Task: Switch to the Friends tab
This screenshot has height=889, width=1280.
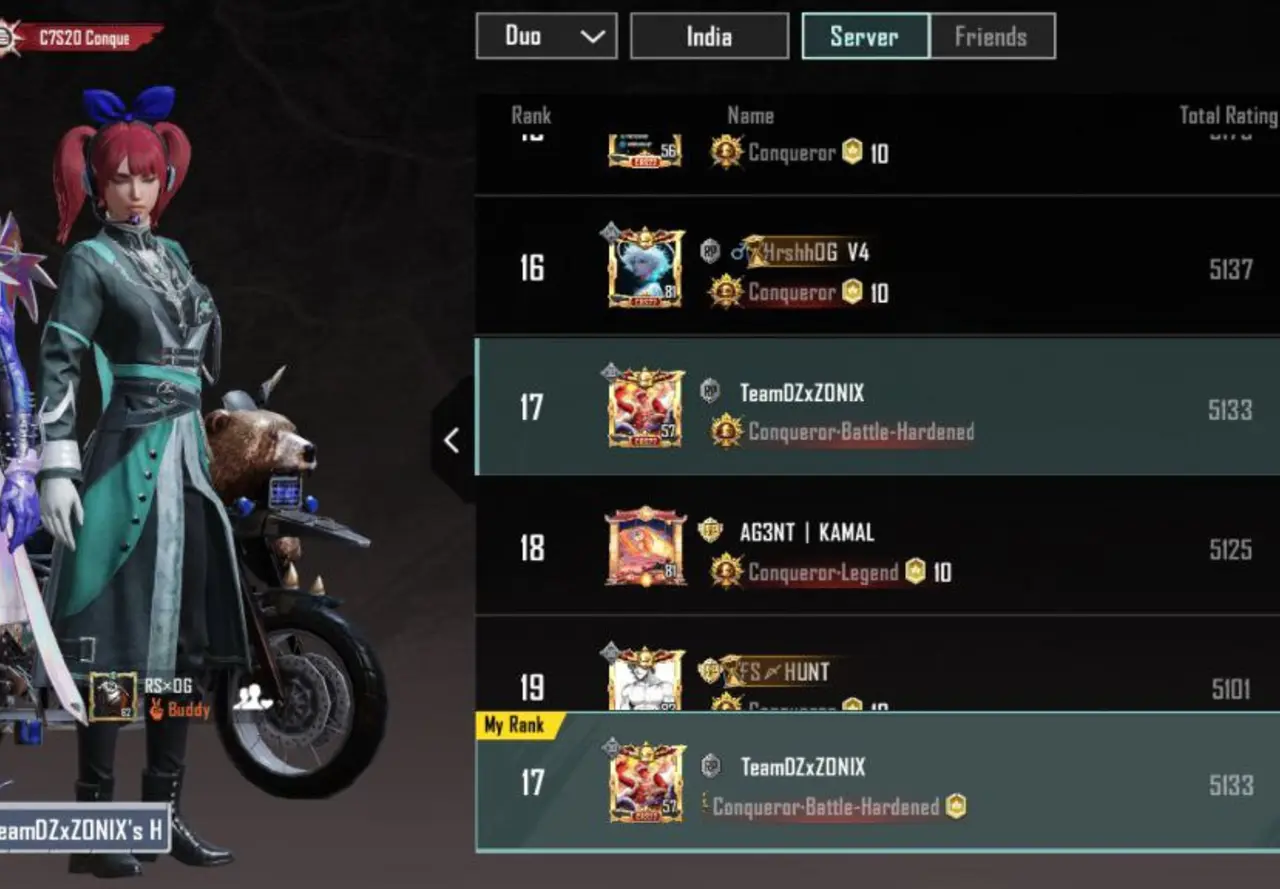Action: (991, 36)
